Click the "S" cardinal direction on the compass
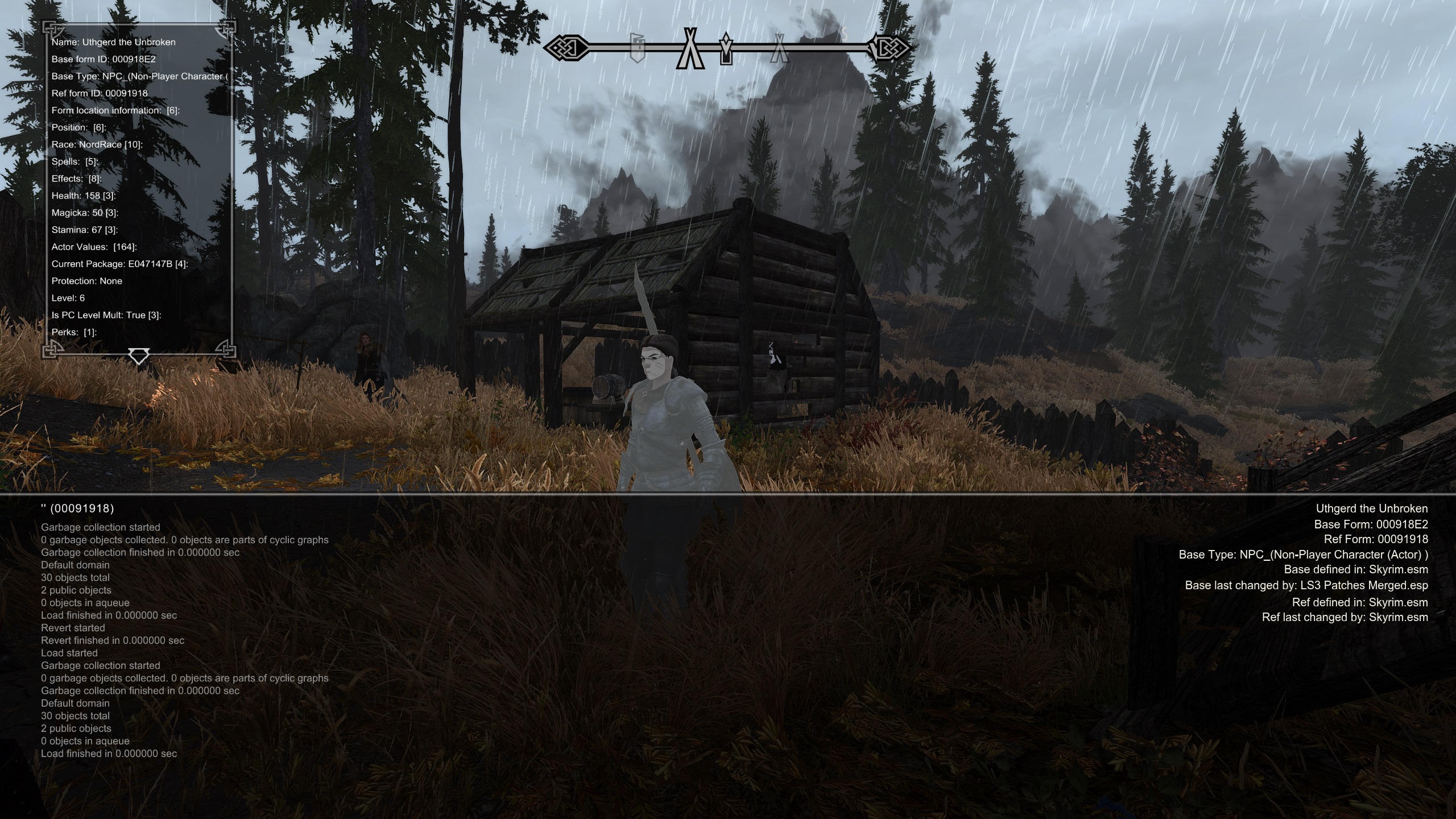This screenshot has height=819, width=1456. point(845,36)
